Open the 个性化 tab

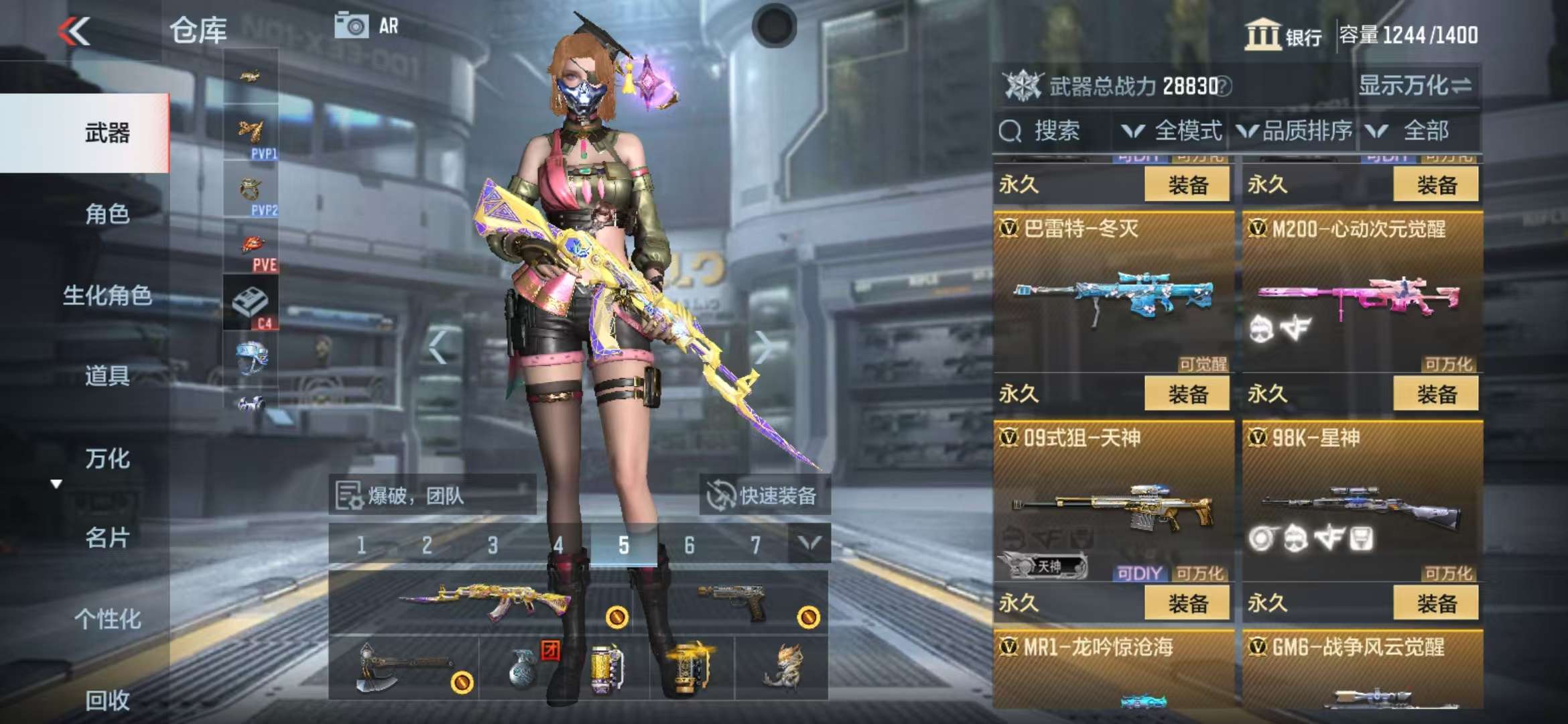coord(107,619)
